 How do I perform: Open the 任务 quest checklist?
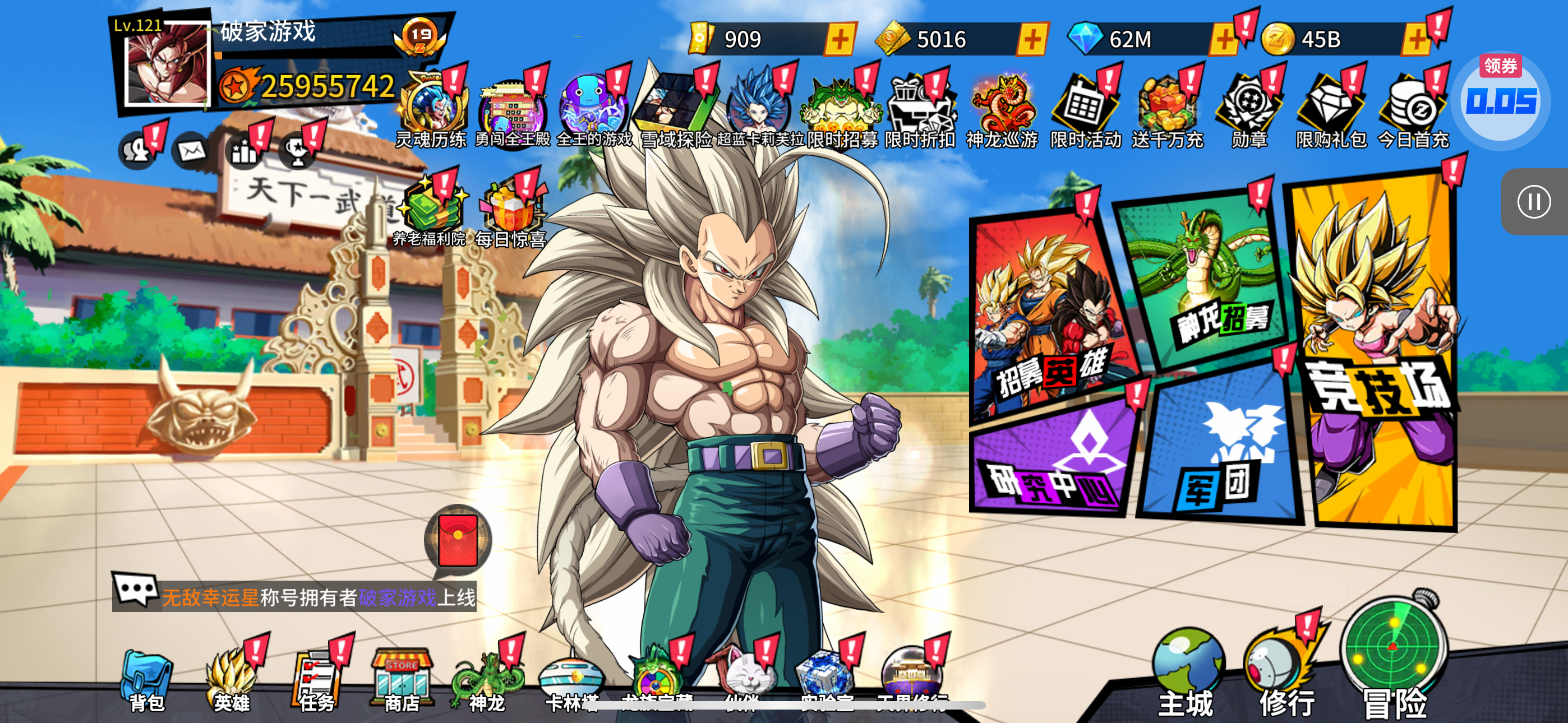[x=316, y=682]
